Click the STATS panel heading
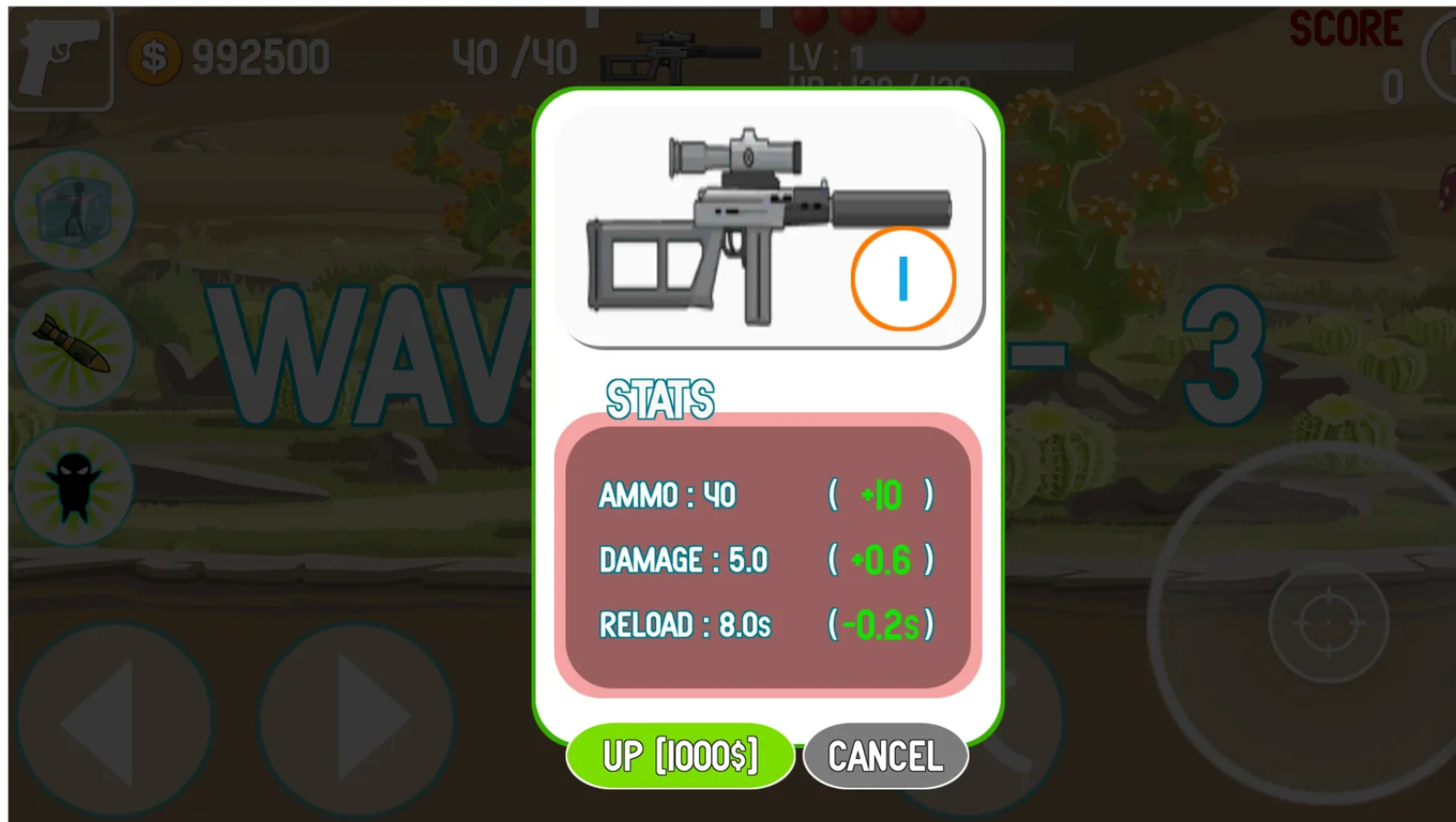Image resolution: width=1456 pixels, height=822 pixels. click(662, 397)
